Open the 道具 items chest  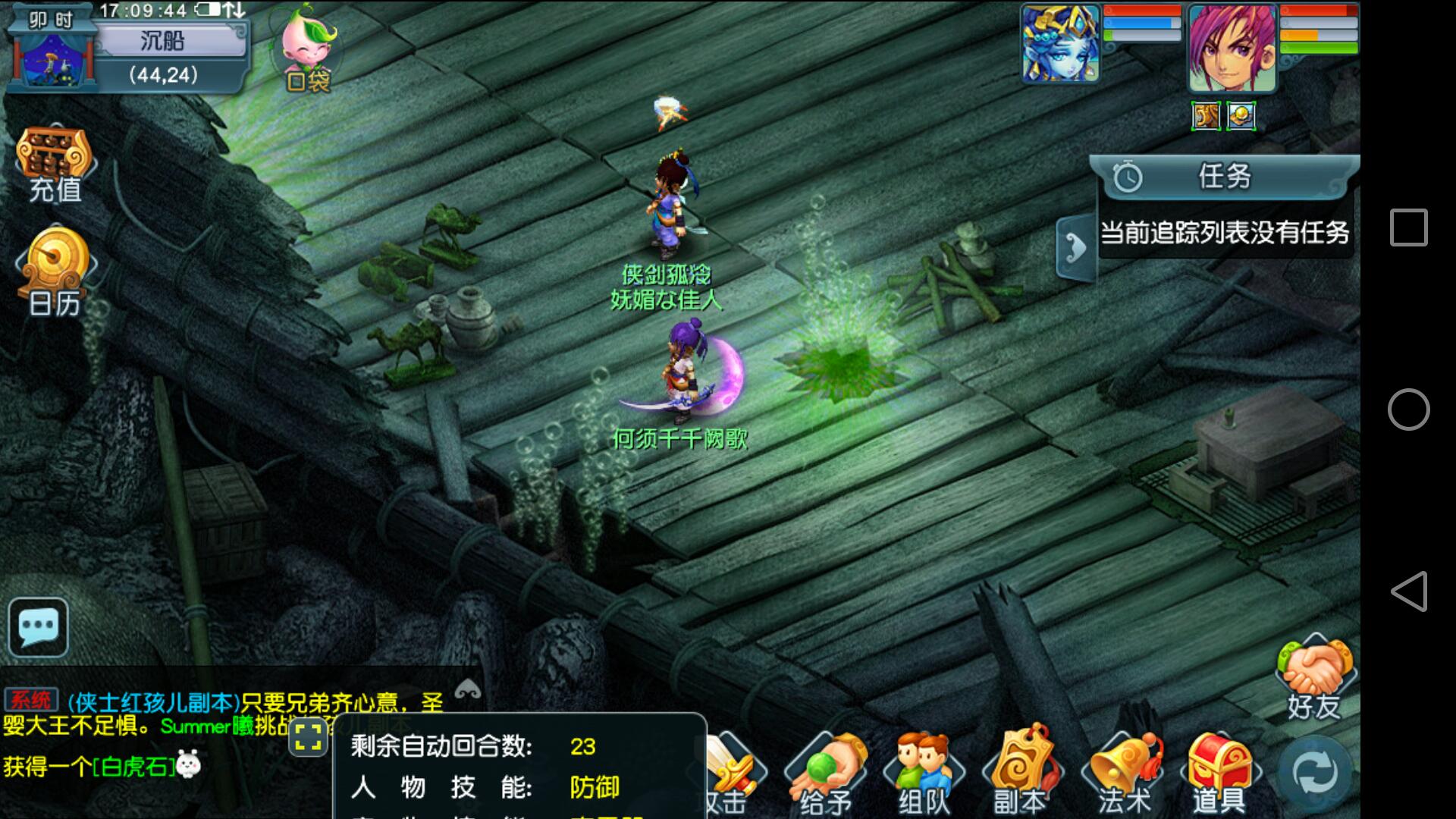click(1218, 772)
